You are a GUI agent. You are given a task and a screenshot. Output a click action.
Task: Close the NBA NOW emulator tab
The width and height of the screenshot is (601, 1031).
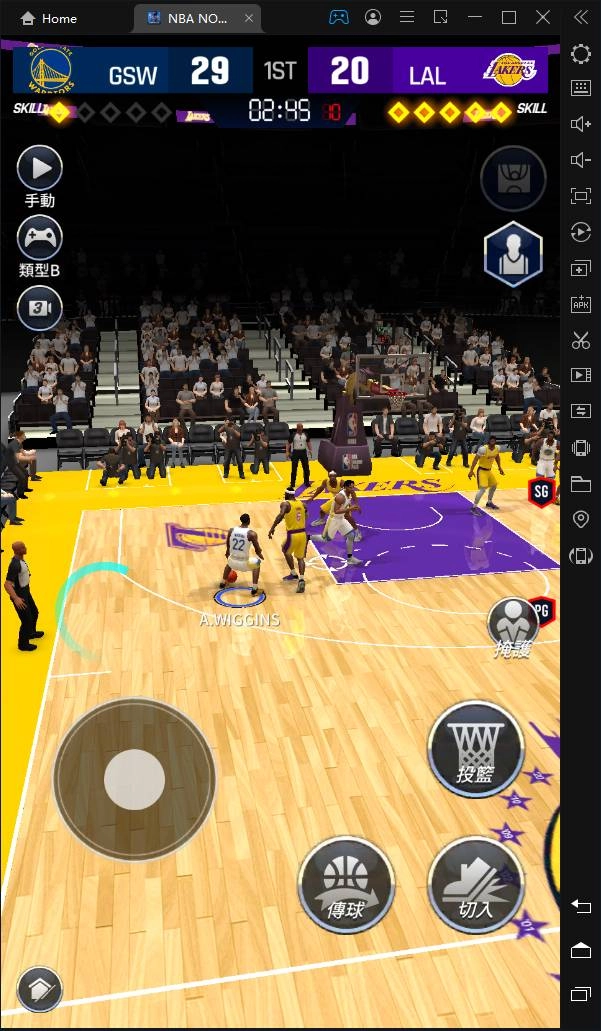(249, 18)
